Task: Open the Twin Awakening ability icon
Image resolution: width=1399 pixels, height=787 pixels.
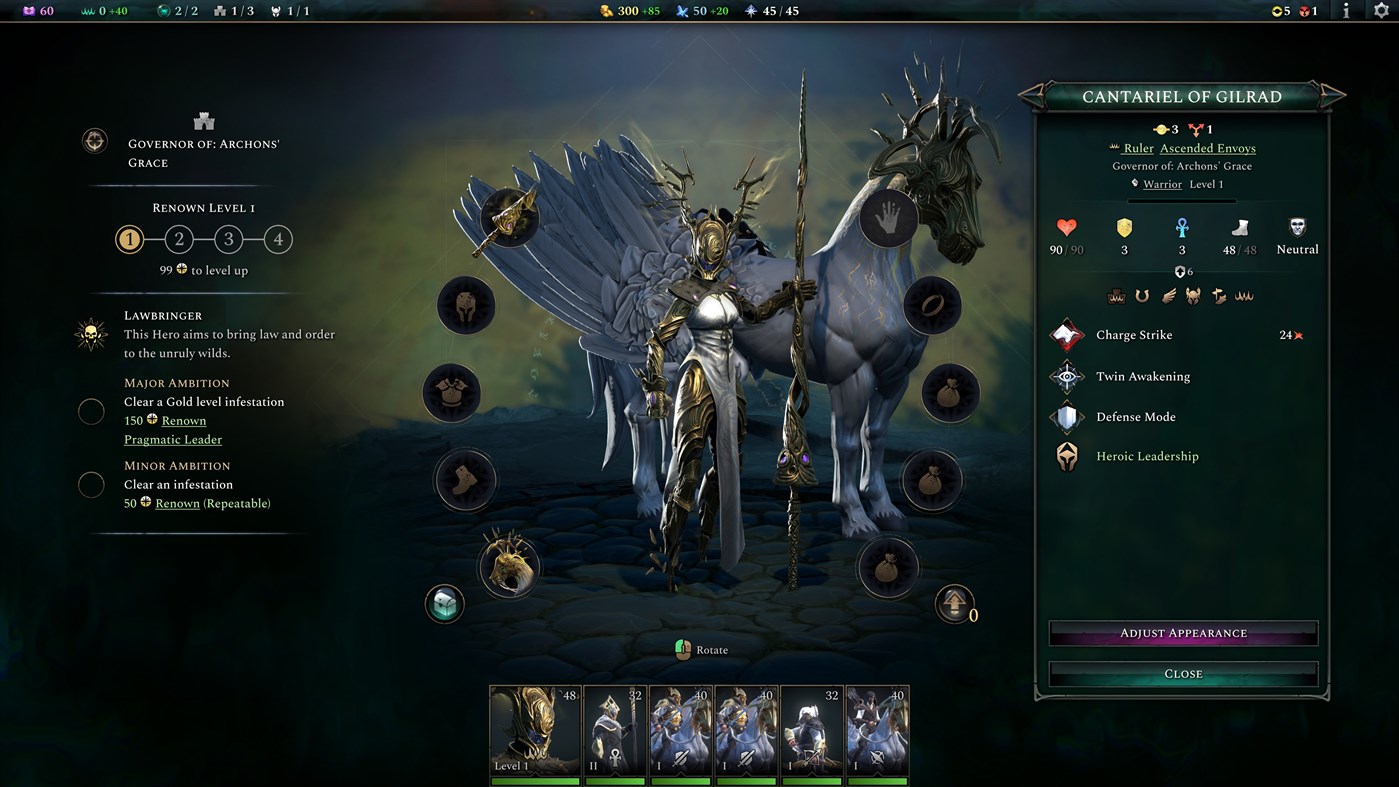Action: [x=1066, y=376]
